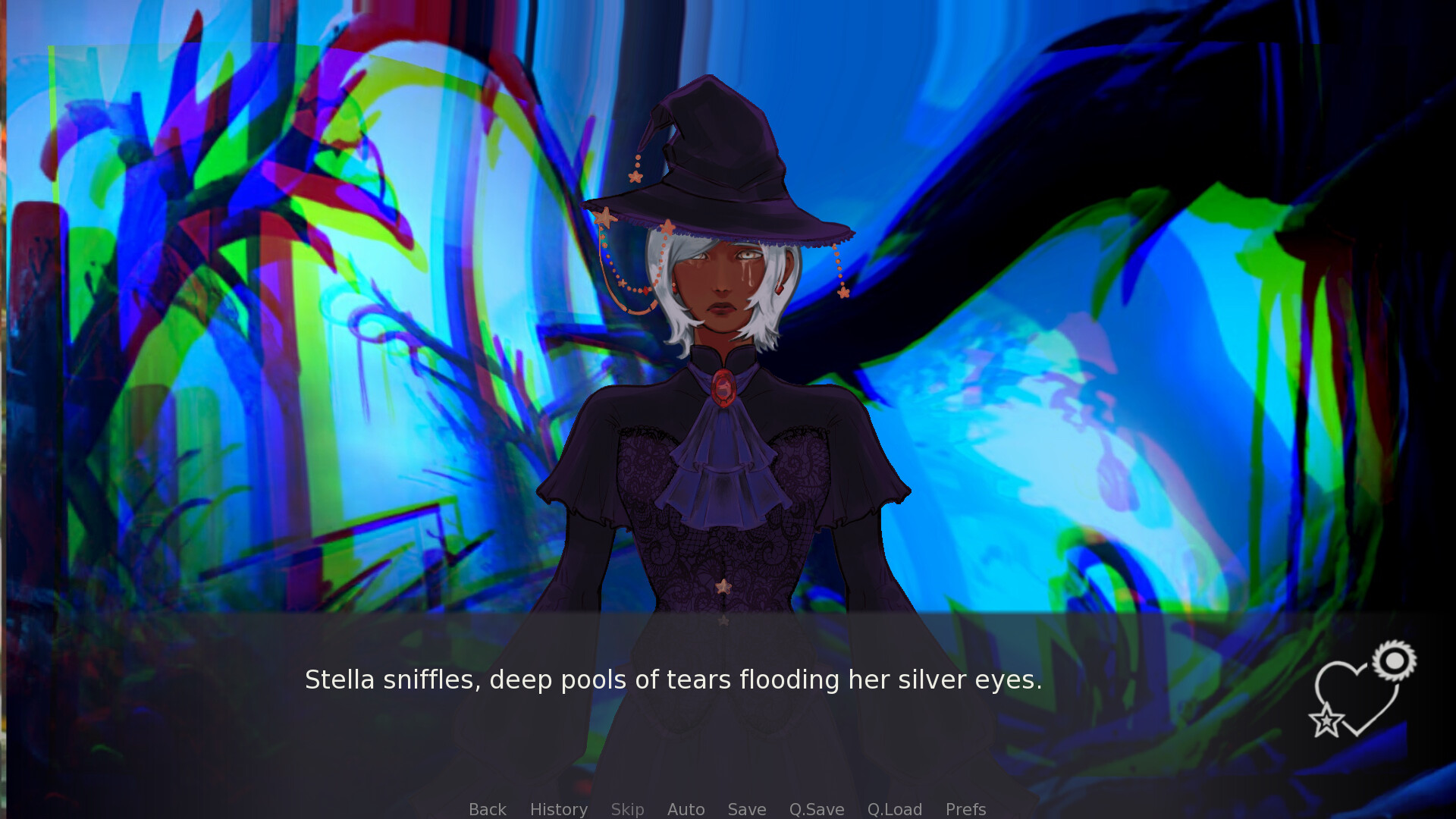1456x819 pixels.
Task: Click Back to rewind the dialogue
Action: [x=487, y=808]
